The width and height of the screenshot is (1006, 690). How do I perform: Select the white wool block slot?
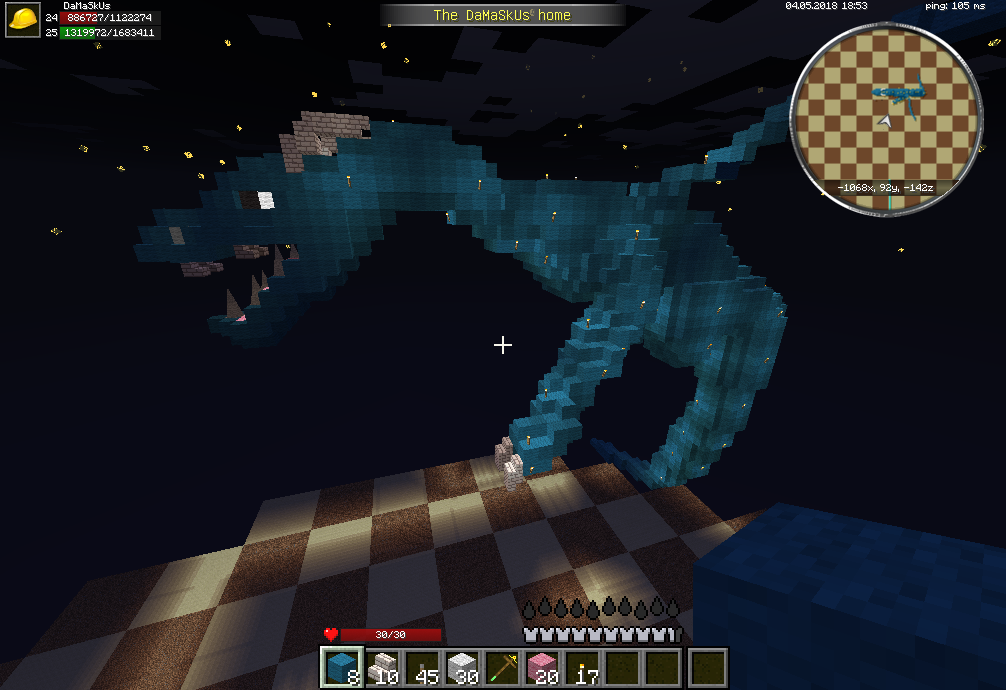coord(462,667)
